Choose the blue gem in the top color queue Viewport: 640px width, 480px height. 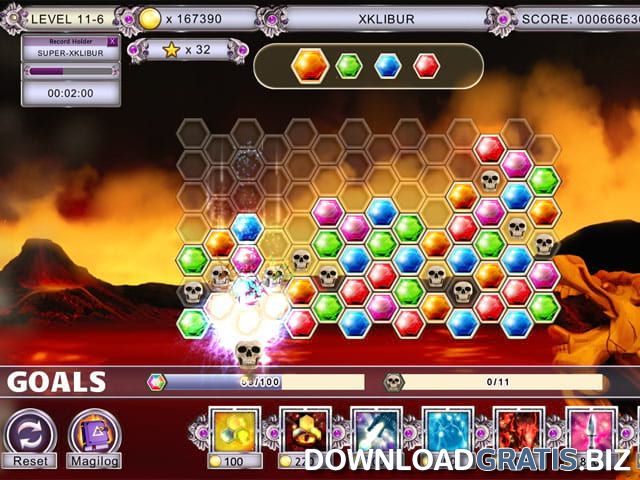[x=388, y=66]
